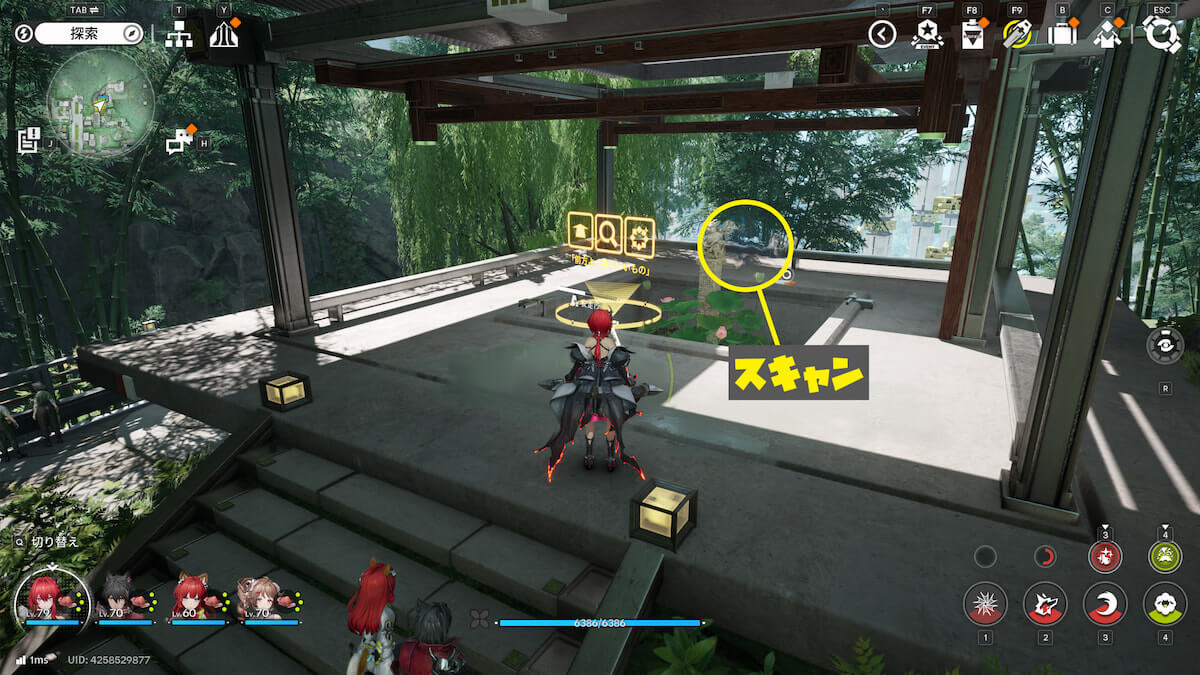Open the 探索 exploration mode selector
The width and height of the screenshot is (1200, 675).
(90, 33)
